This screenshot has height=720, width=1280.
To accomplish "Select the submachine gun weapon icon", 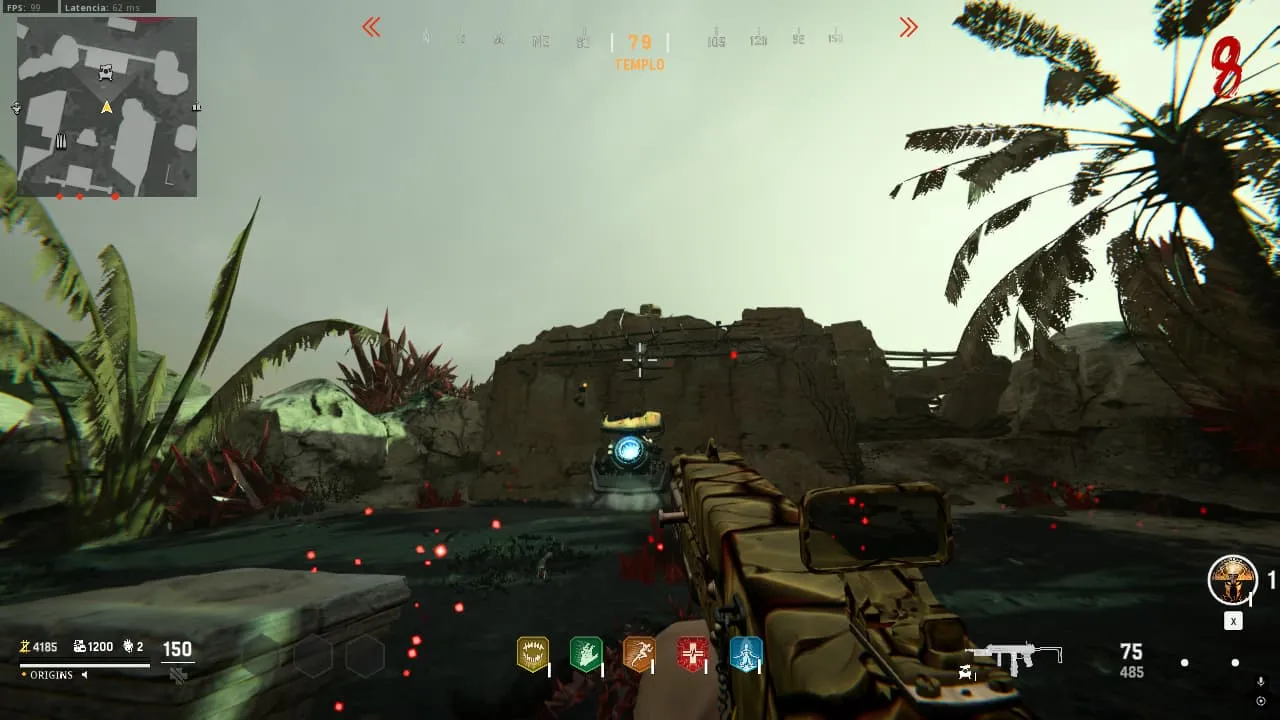I will pyautogui.click(x=1014, y=656).
